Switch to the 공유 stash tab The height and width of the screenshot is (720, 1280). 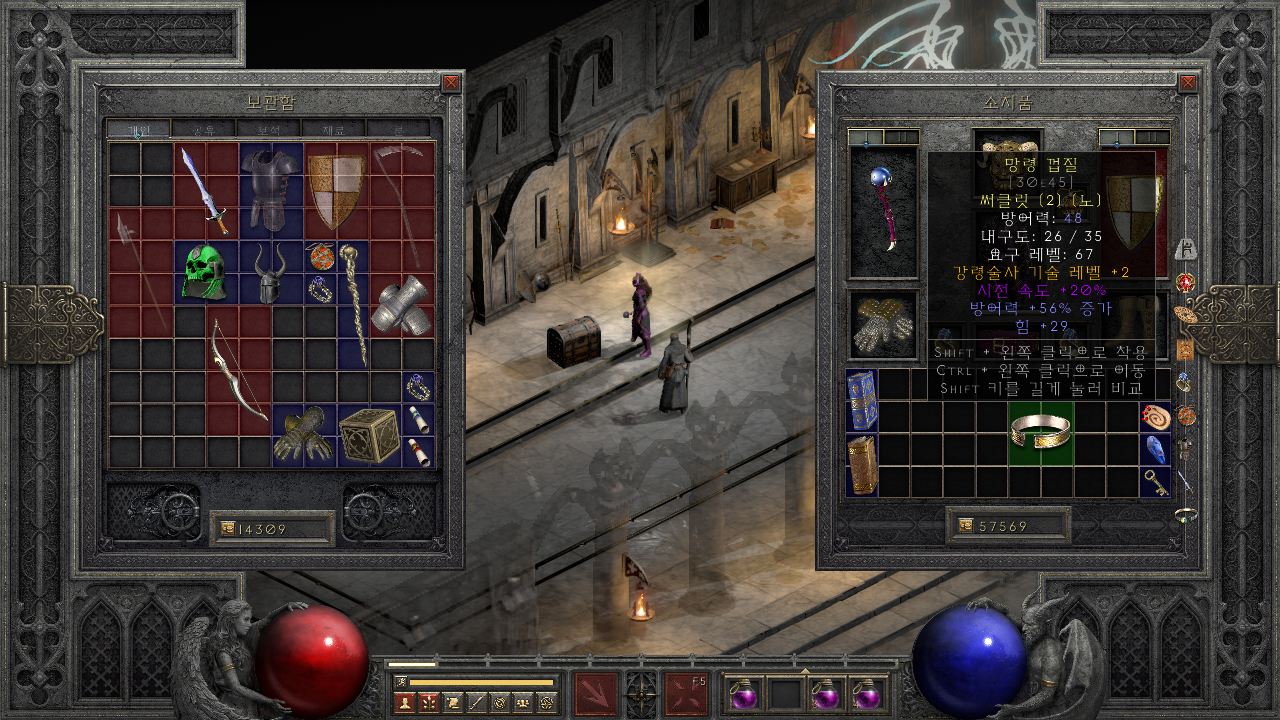pos(204,129)
